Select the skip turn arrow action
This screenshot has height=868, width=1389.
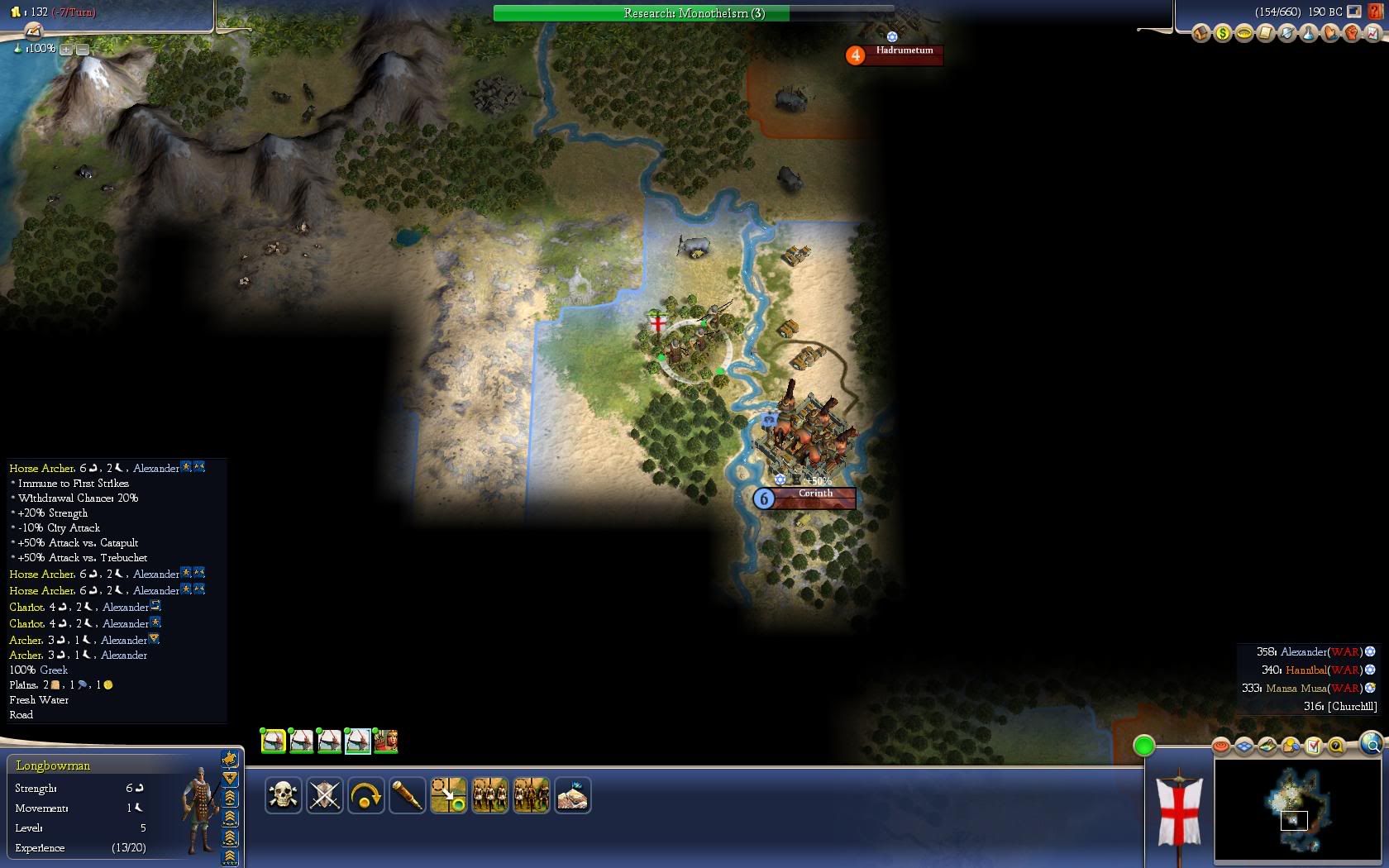(x=365, y=796)
